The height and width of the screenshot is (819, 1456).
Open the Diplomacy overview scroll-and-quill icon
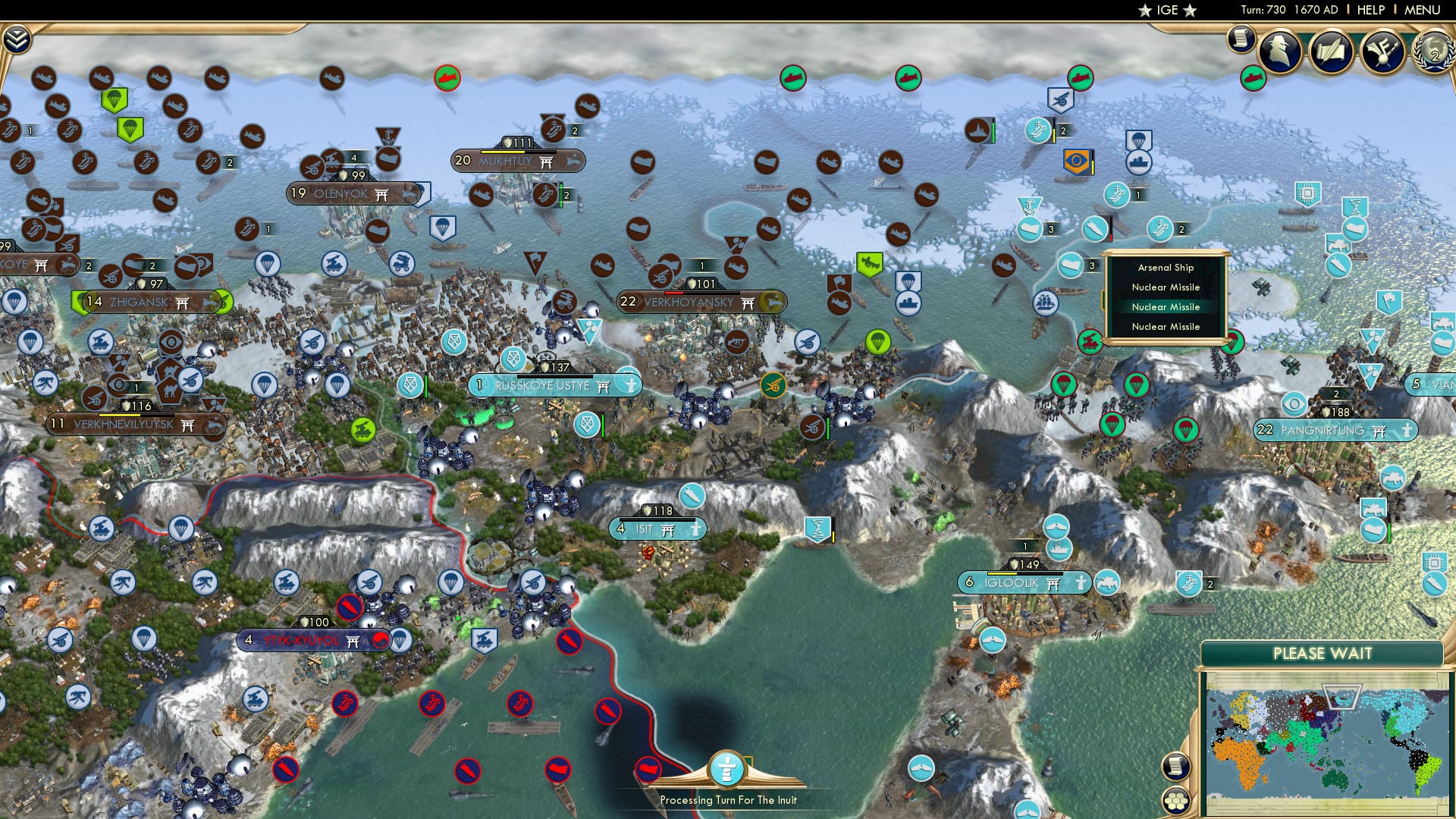tap(1330, 53)
